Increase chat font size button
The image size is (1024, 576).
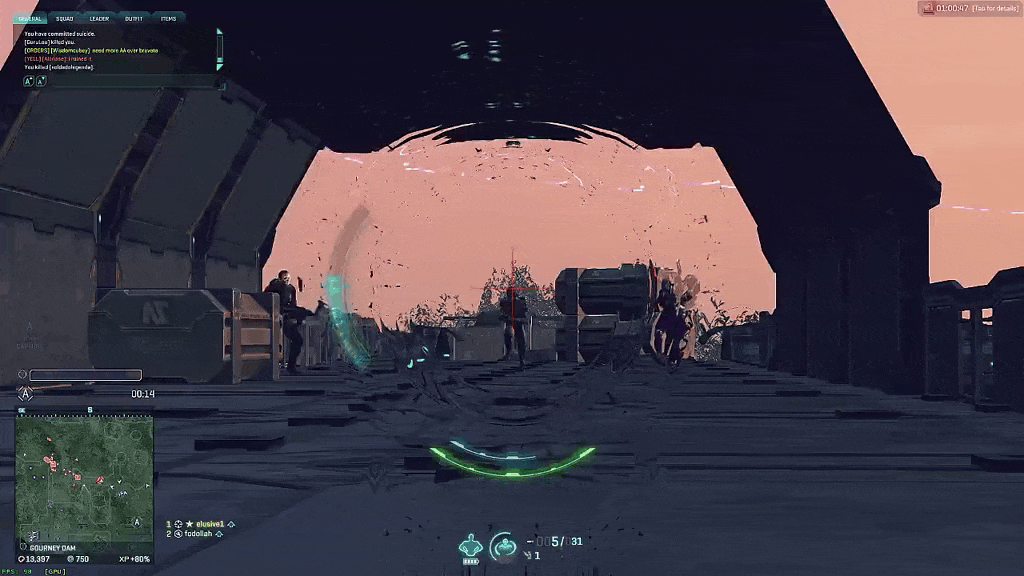tap(28, 81)
